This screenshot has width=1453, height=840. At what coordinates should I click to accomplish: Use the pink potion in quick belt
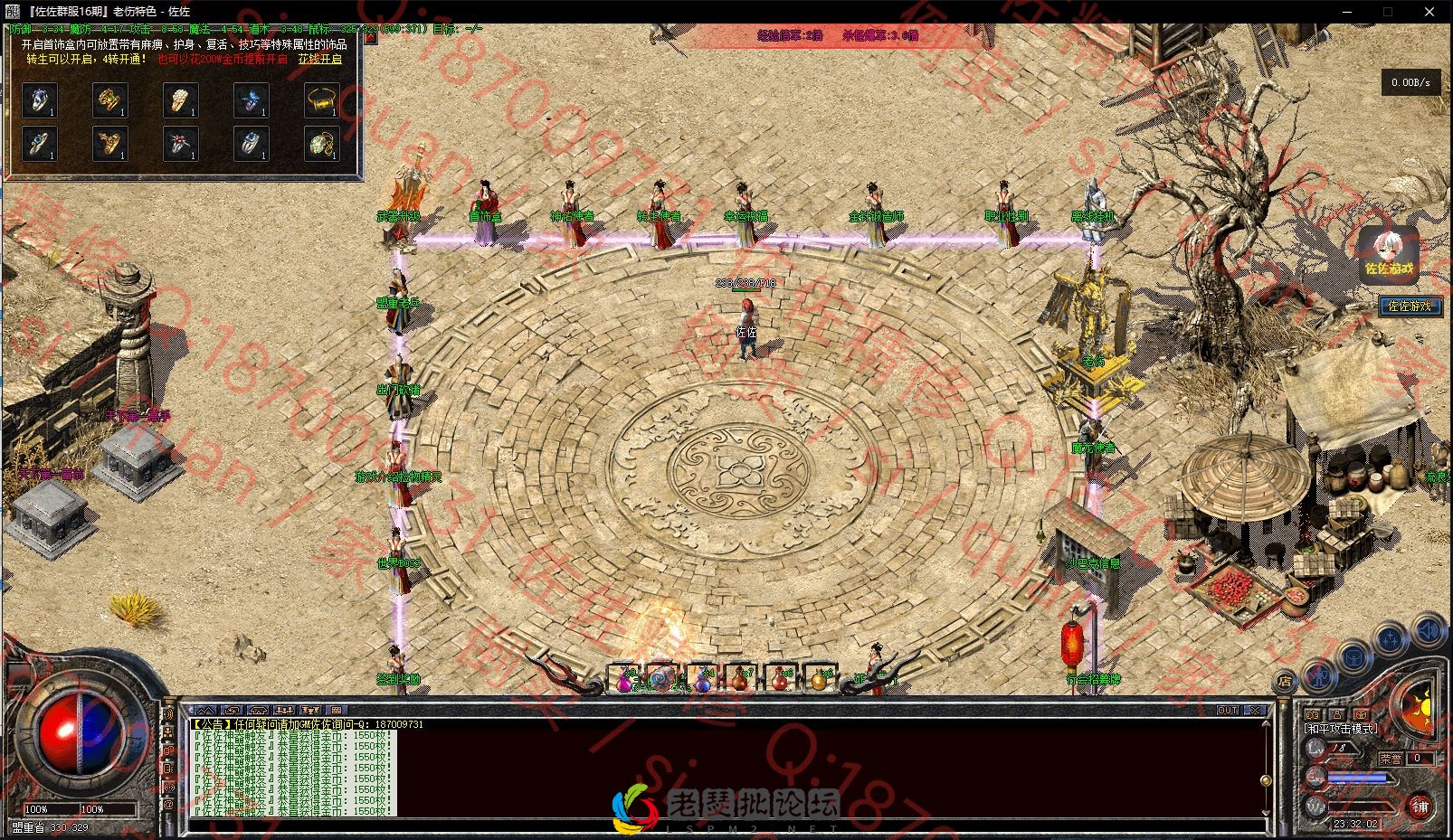coord(623,678)
